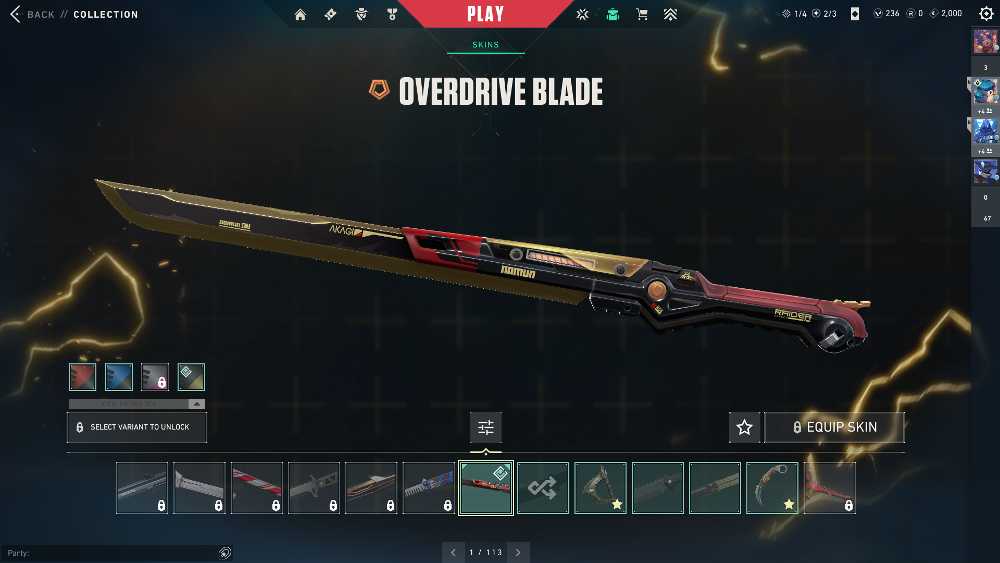
Task: Click the Equip Skin button
Action: pyautogui.click(x=834, y=427)
